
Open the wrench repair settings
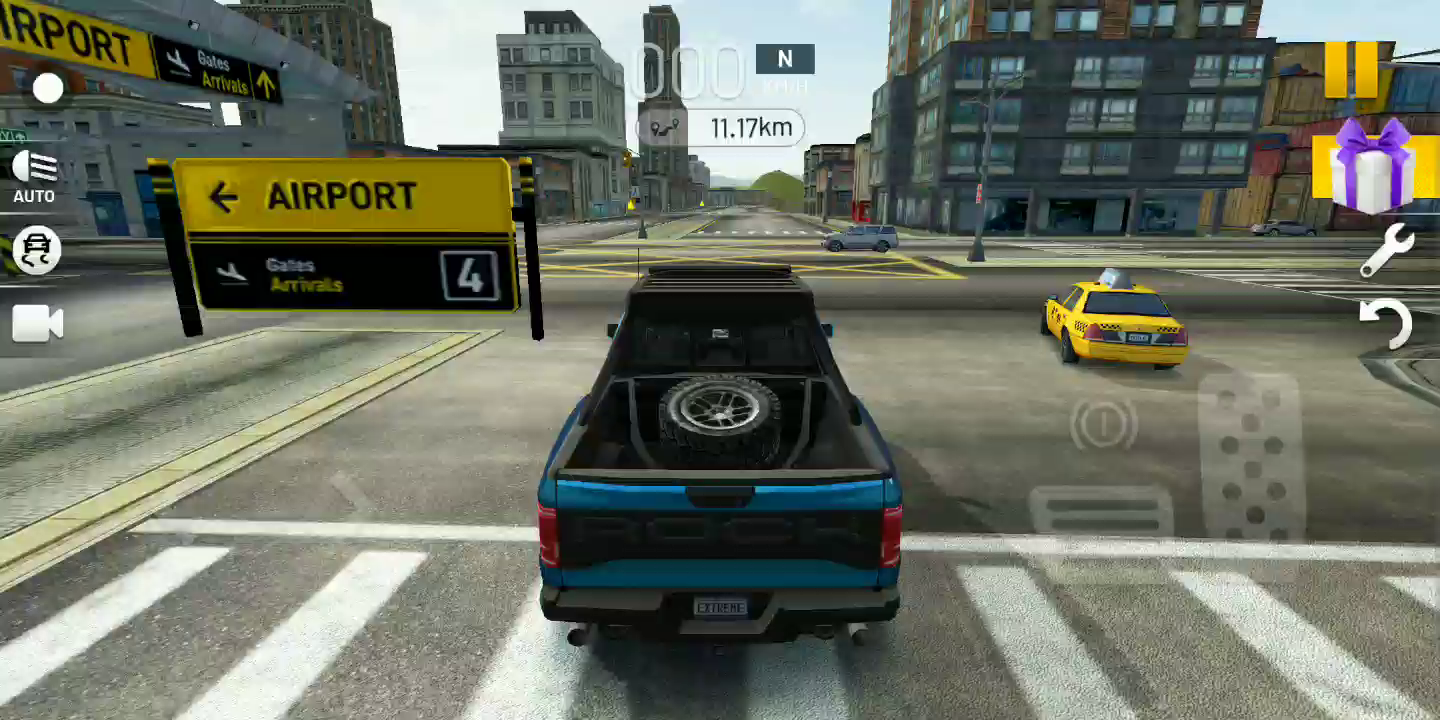[x=1386, y=250]
